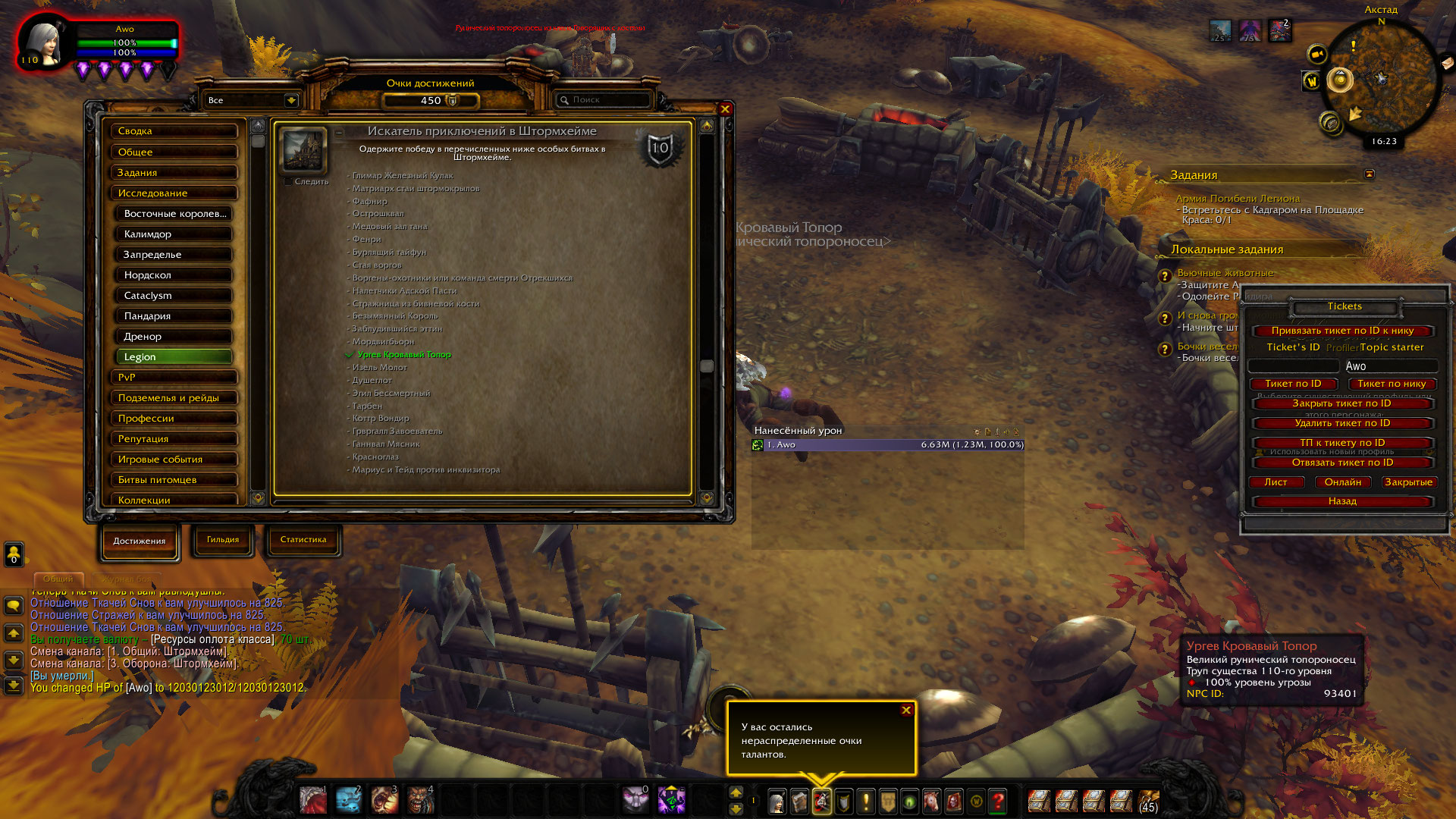
Task: Open Подземелья и рейды category
Action: click(174, 397)
